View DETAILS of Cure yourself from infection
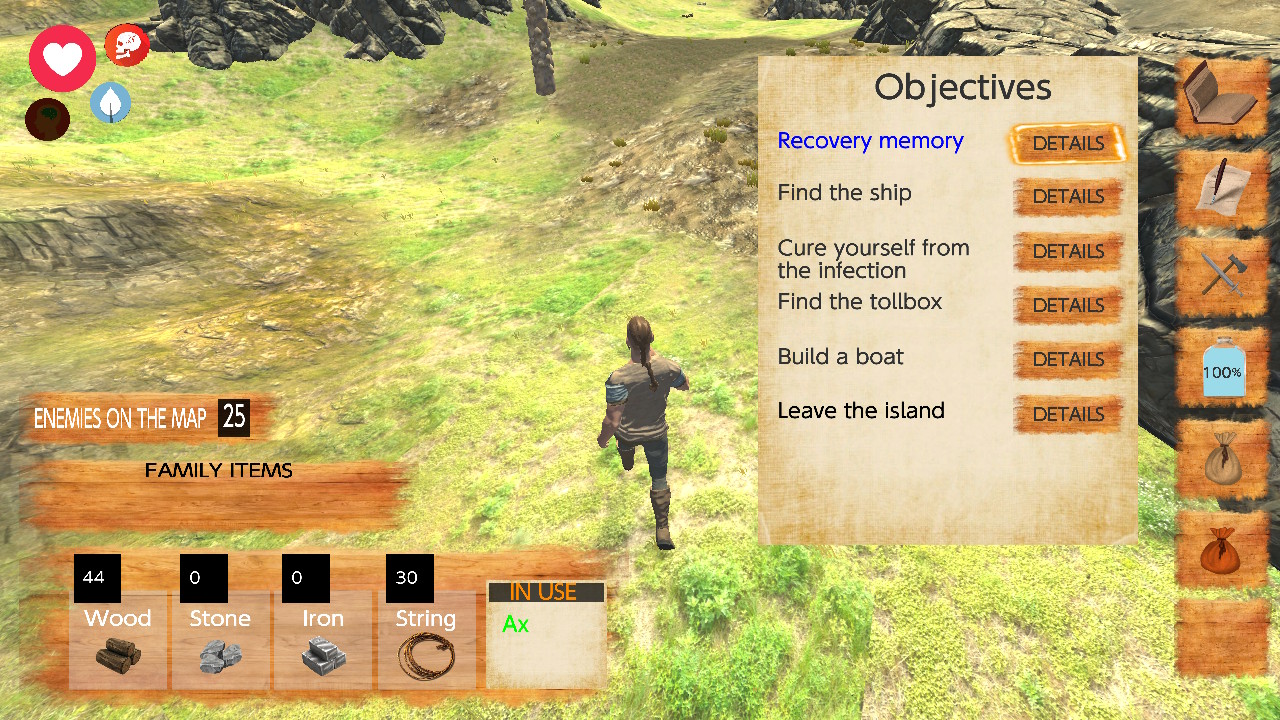The width and height of the screenshot is (1280, 720). (x=1067, y=251)
